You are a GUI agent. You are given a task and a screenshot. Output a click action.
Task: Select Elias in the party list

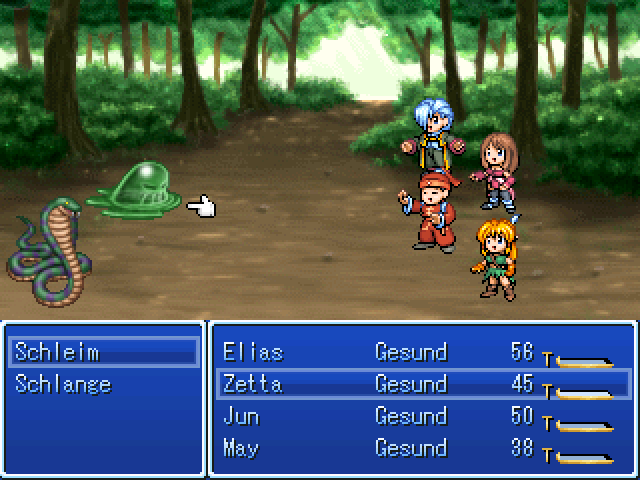tap(253, 353)
